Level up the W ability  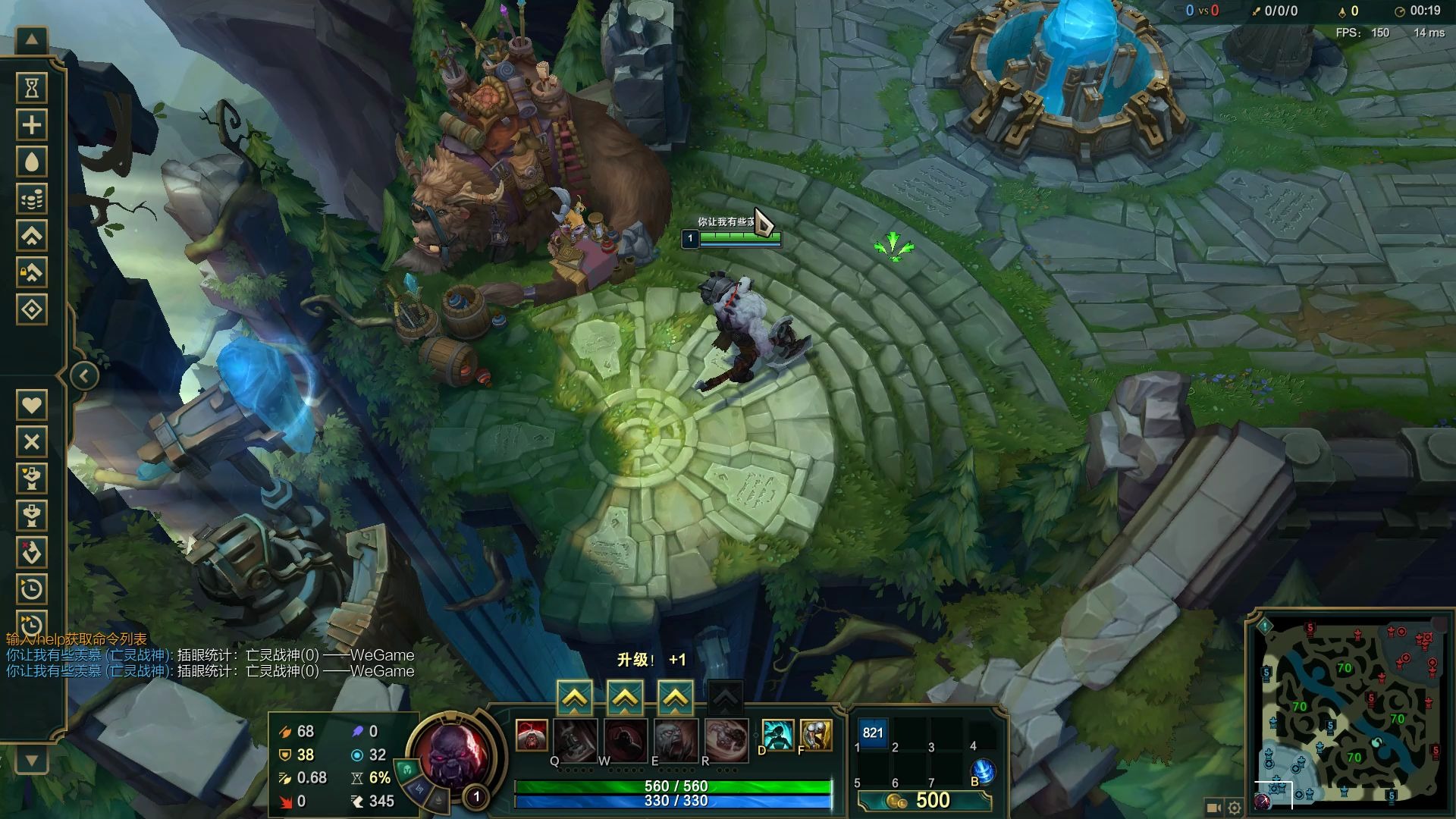tap(625, 698)
